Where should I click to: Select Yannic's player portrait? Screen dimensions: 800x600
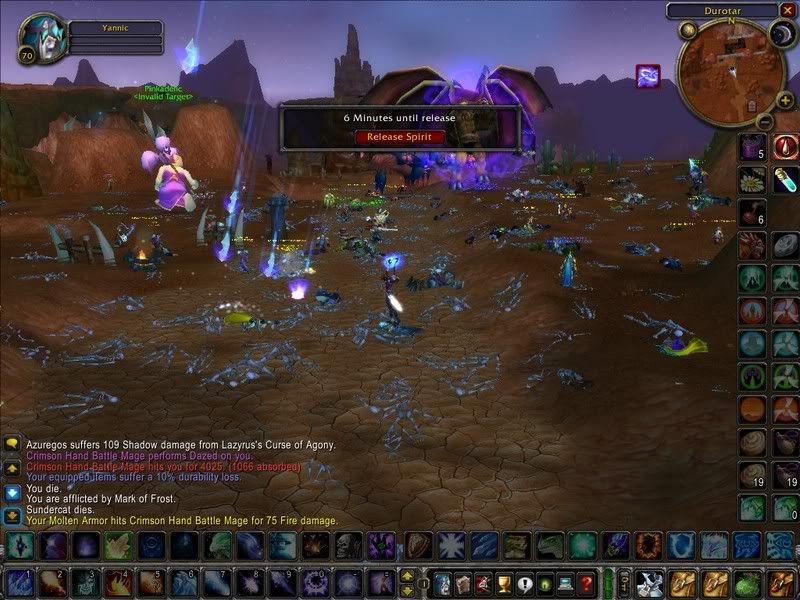pyautogui.click(x=42, y=37)
